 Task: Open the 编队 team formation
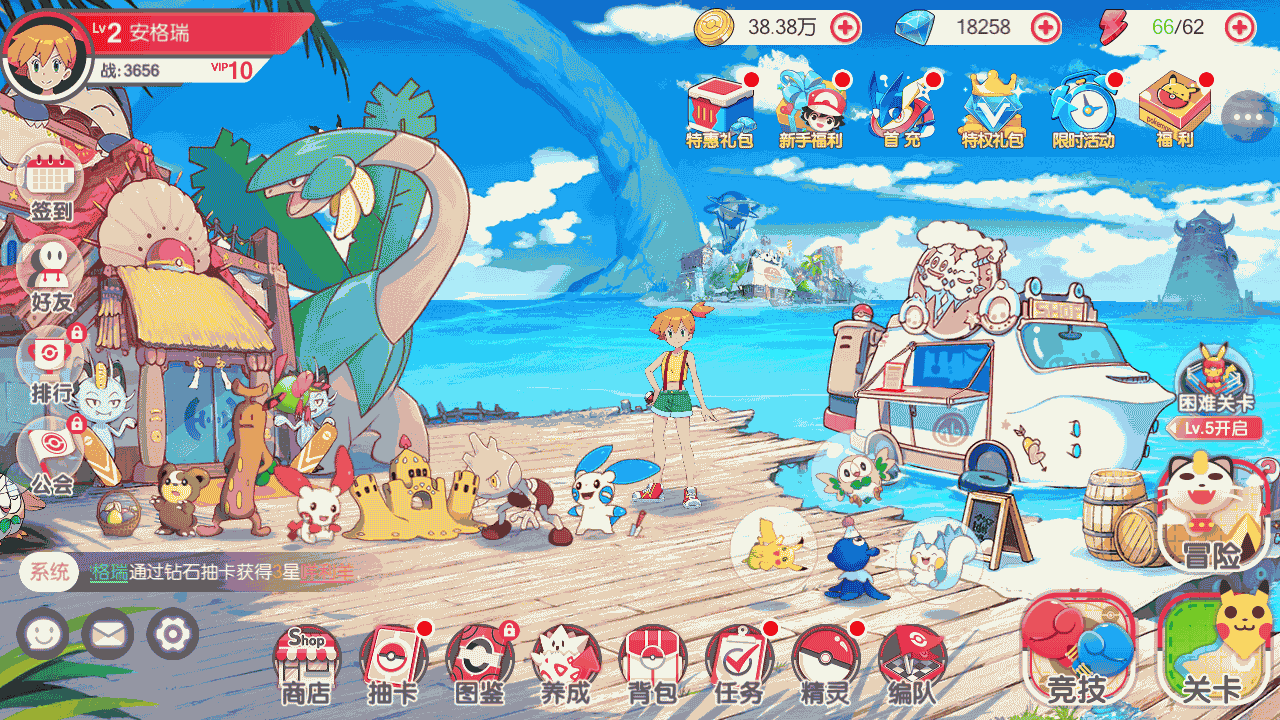tap(912, 663)
